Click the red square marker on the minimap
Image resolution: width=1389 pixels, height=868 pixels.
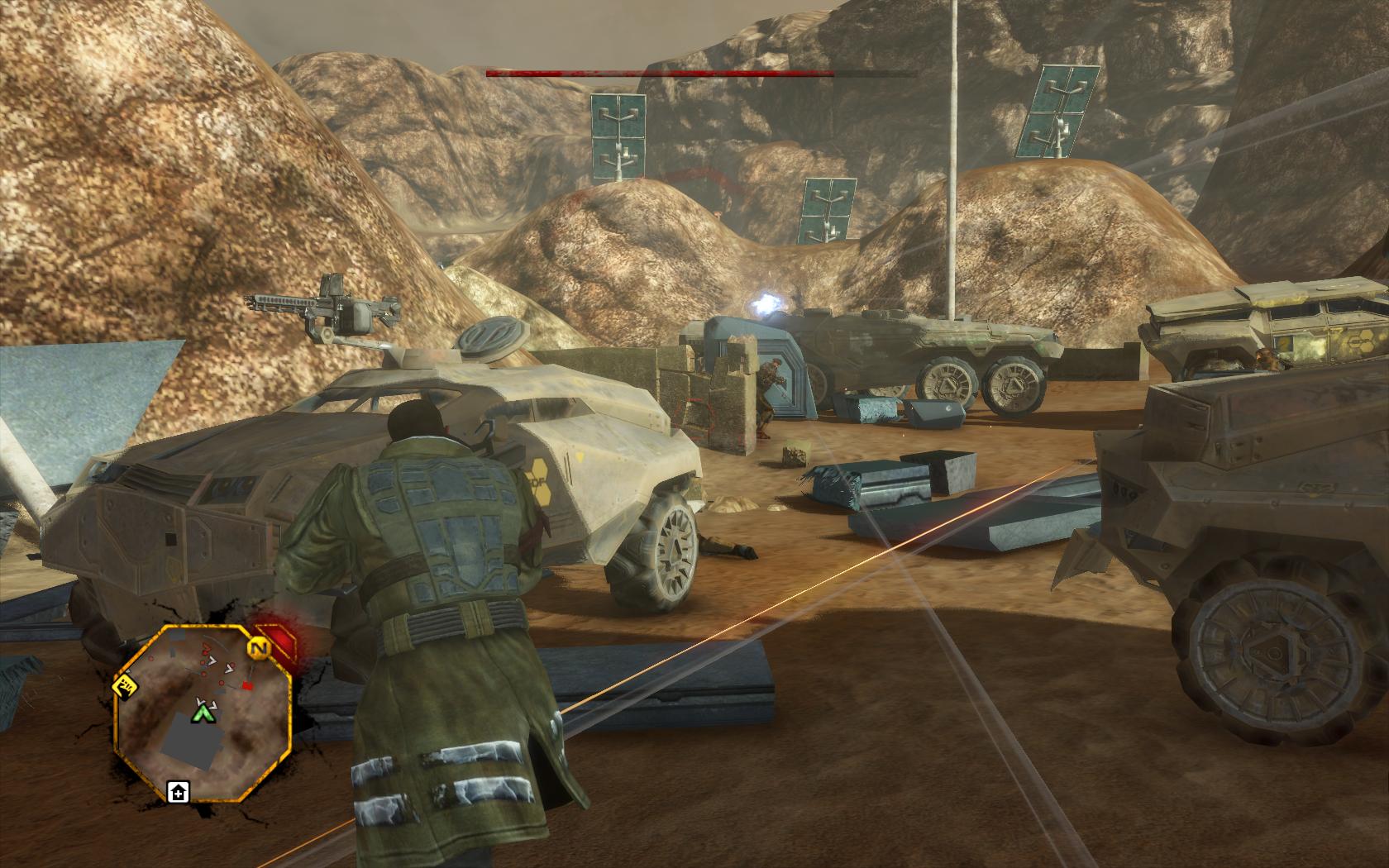pyautogui.click(x=247, y=687)
